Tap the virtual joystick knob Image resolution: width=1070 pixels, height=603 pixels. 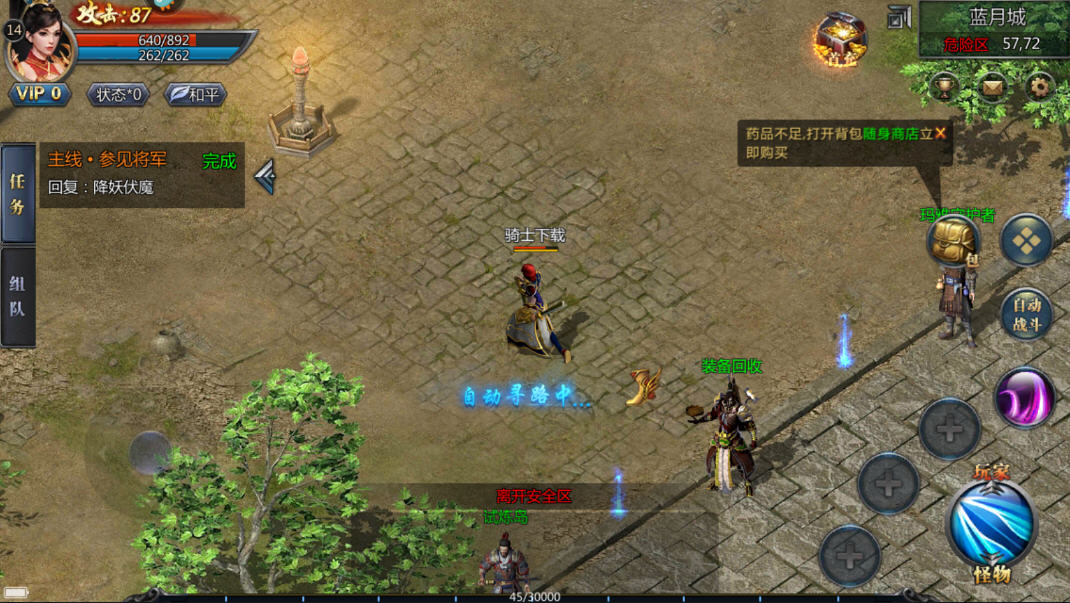pos(150,451)
